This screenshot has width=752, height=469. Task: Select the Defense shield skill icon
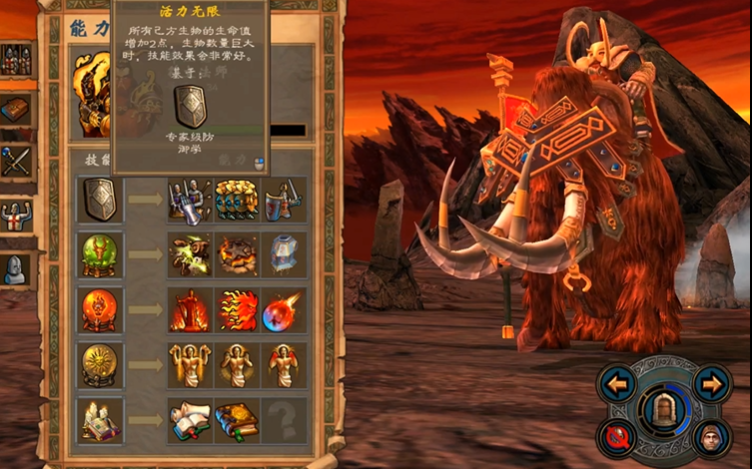(x=101, y=200)
